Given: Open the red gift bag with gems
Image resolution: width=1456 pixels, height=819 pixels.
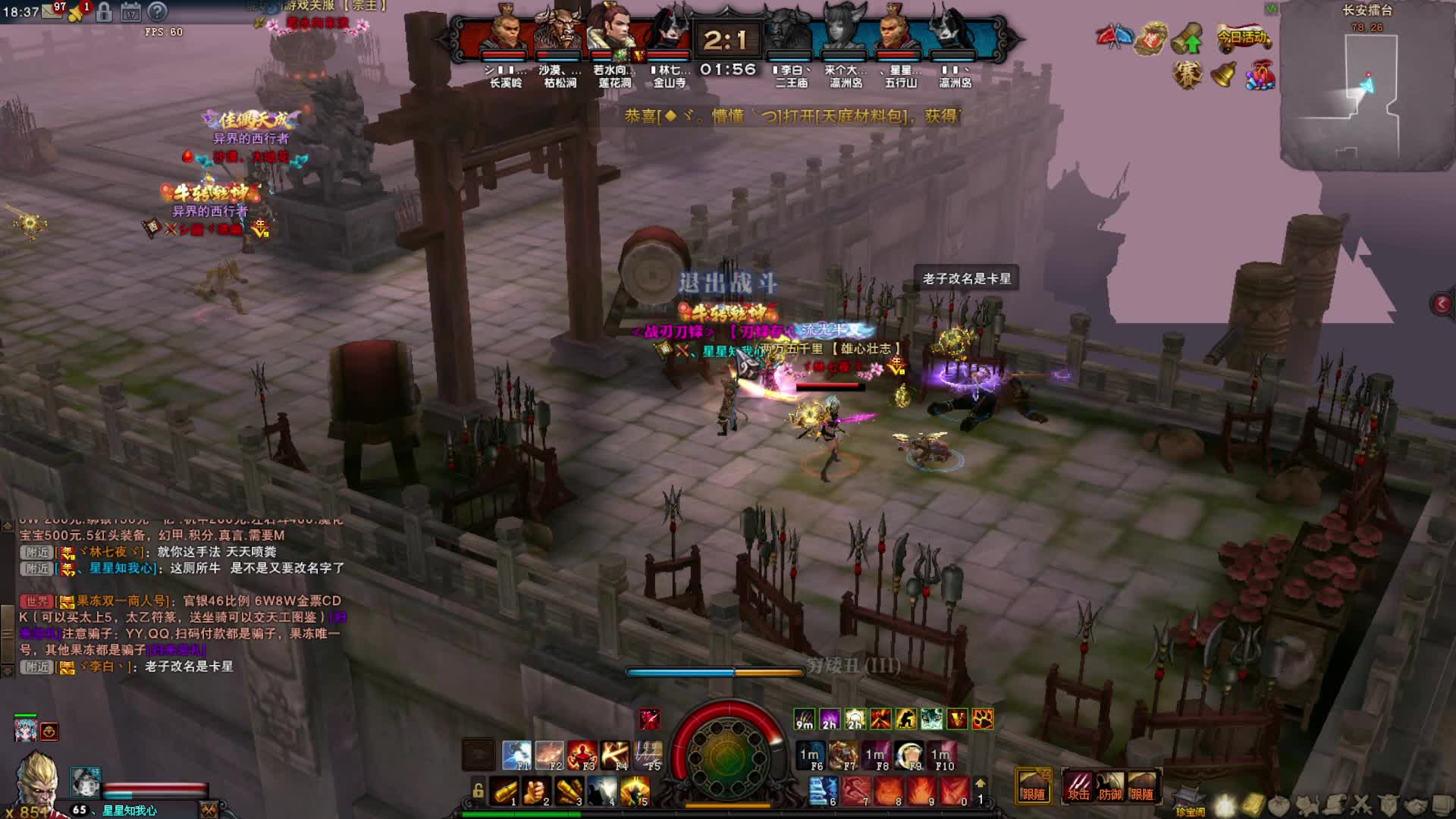Looking at the screenshot, I should [x=1260, y=75].
